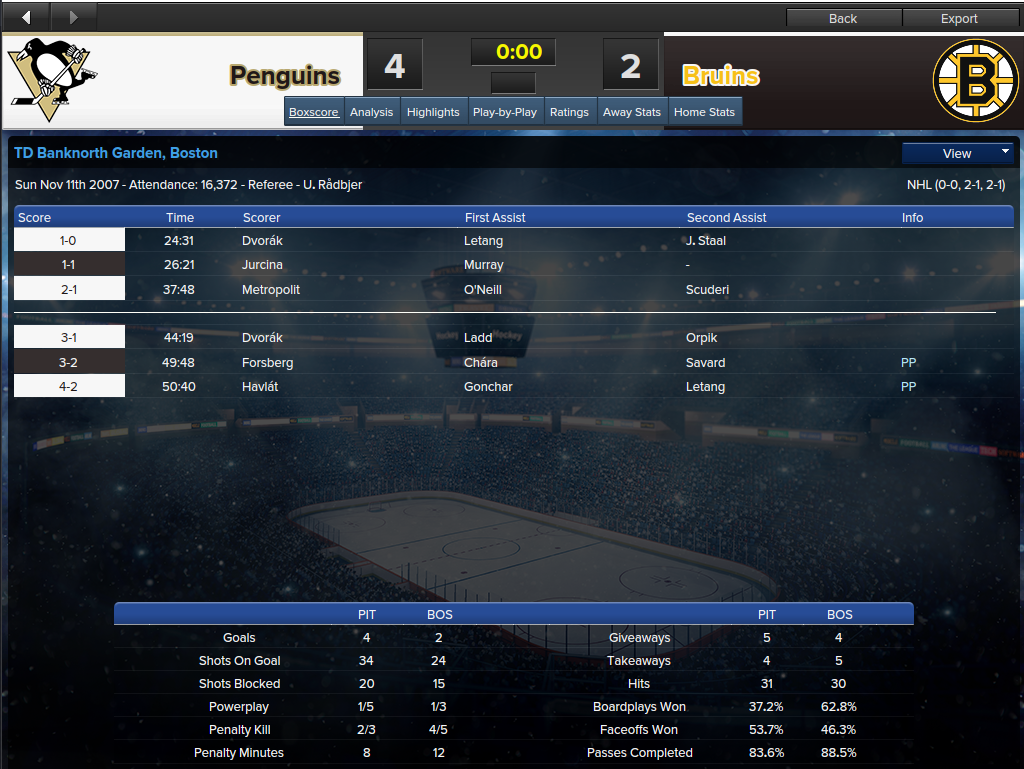Select the Boxscore tab
The image size is (1024, 769).
[314, 112]
